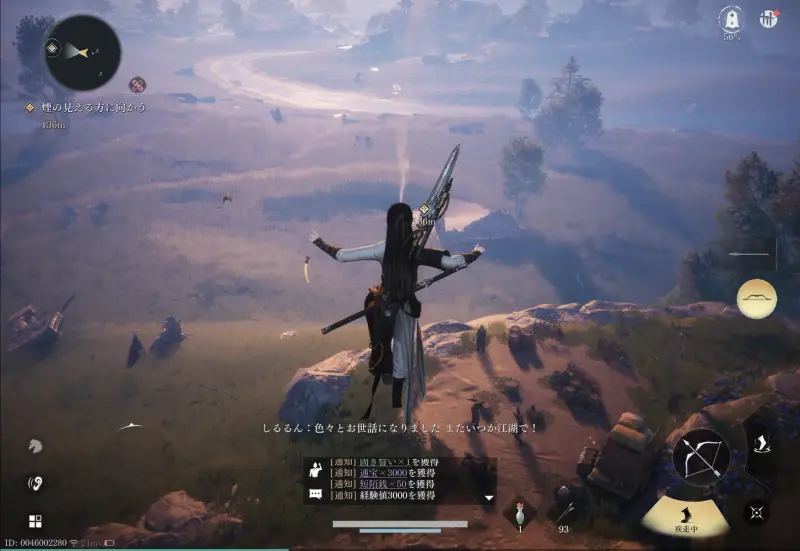This screenshot has width=800, height=551.
Task: Activate the ear listening icon
Action: click(x=35, y=483)
